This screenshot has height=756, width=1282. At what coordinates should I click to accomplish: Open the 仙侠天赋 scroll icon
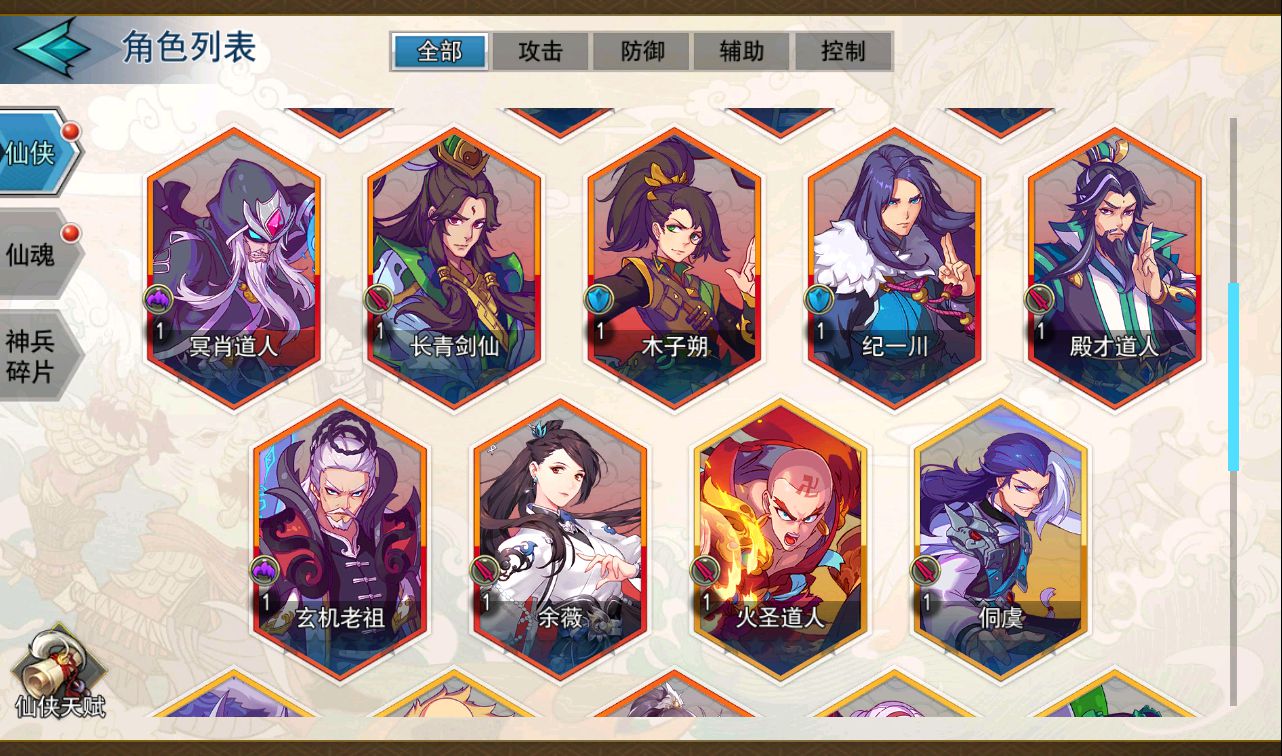coord(60,674)
